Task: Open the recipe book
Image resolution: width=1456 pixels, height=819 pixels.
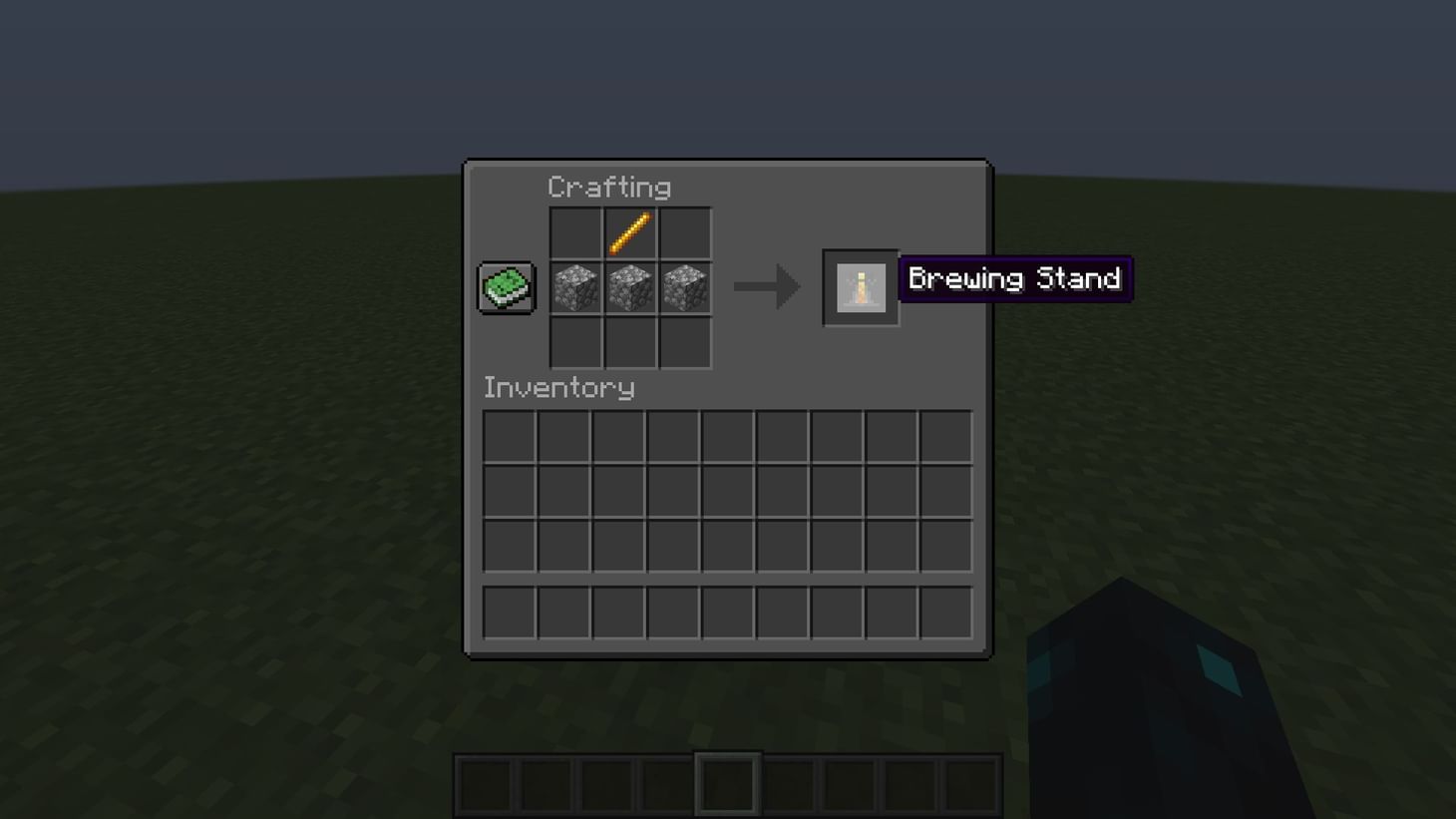Action: coord(505,286)
